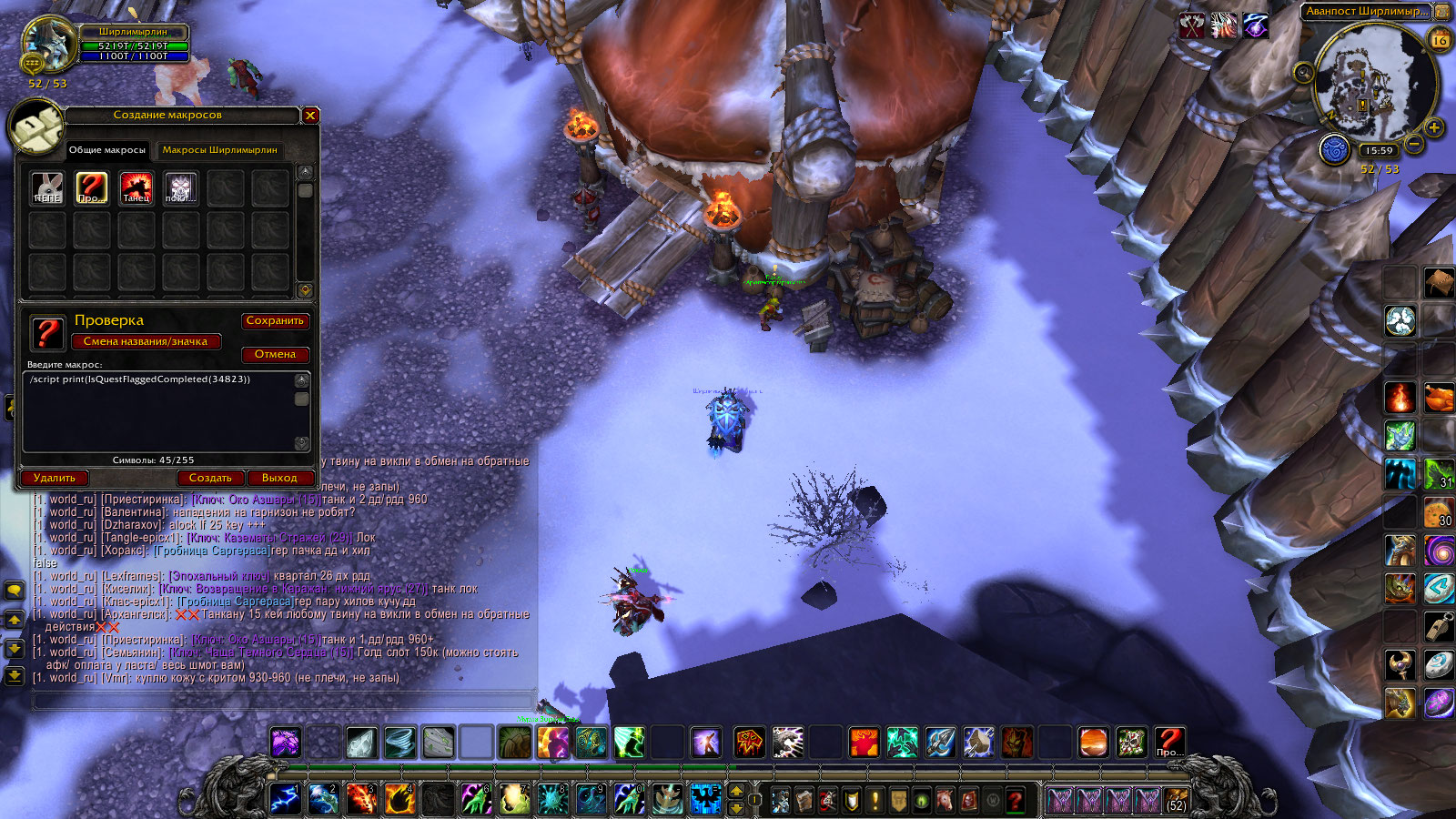Click the player portrait frame
The width and height of the screenshot is (1456, 819).
47,43
